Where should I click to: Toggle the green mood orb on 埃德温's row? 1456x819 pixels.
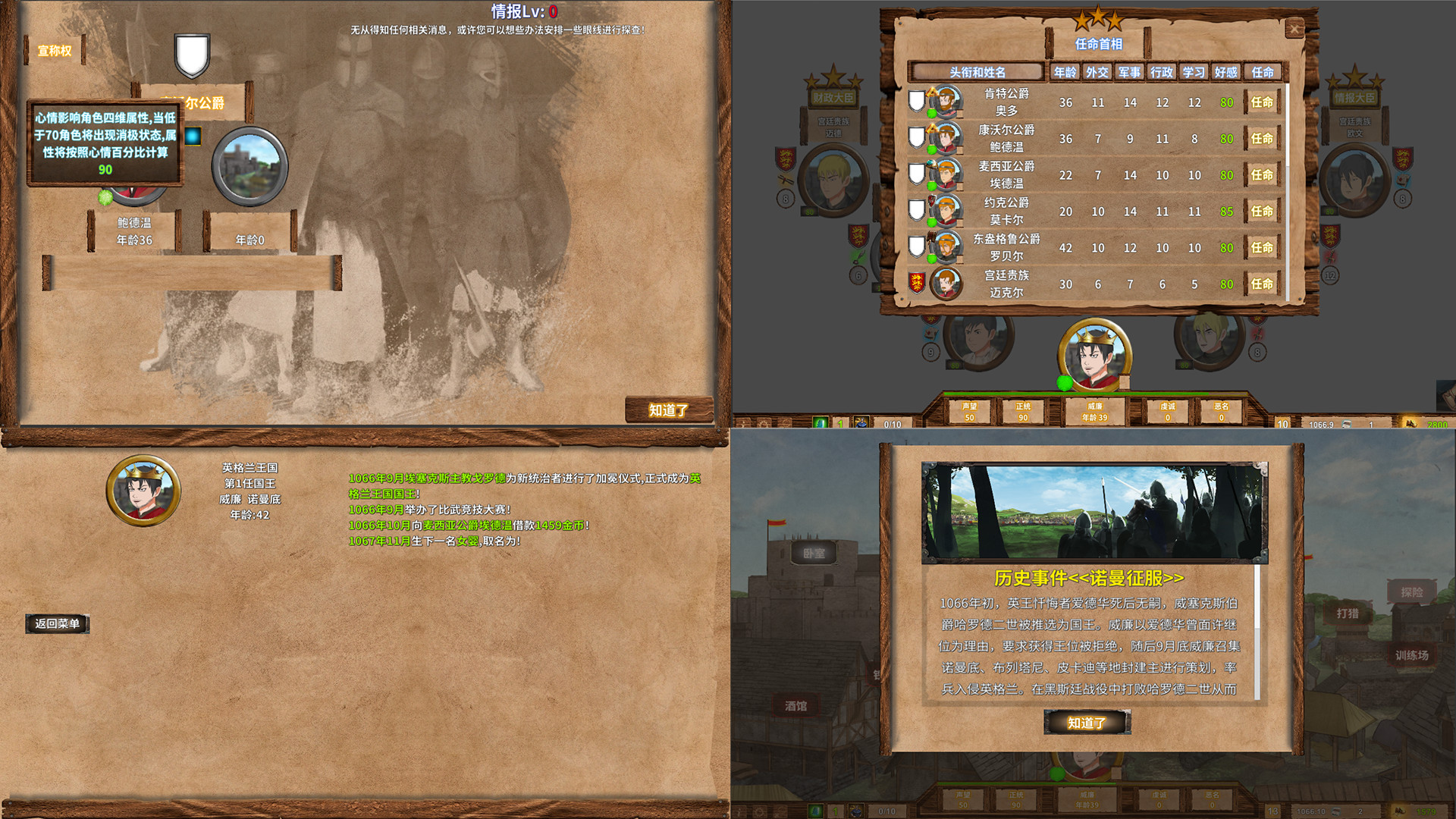click(931, 184)
